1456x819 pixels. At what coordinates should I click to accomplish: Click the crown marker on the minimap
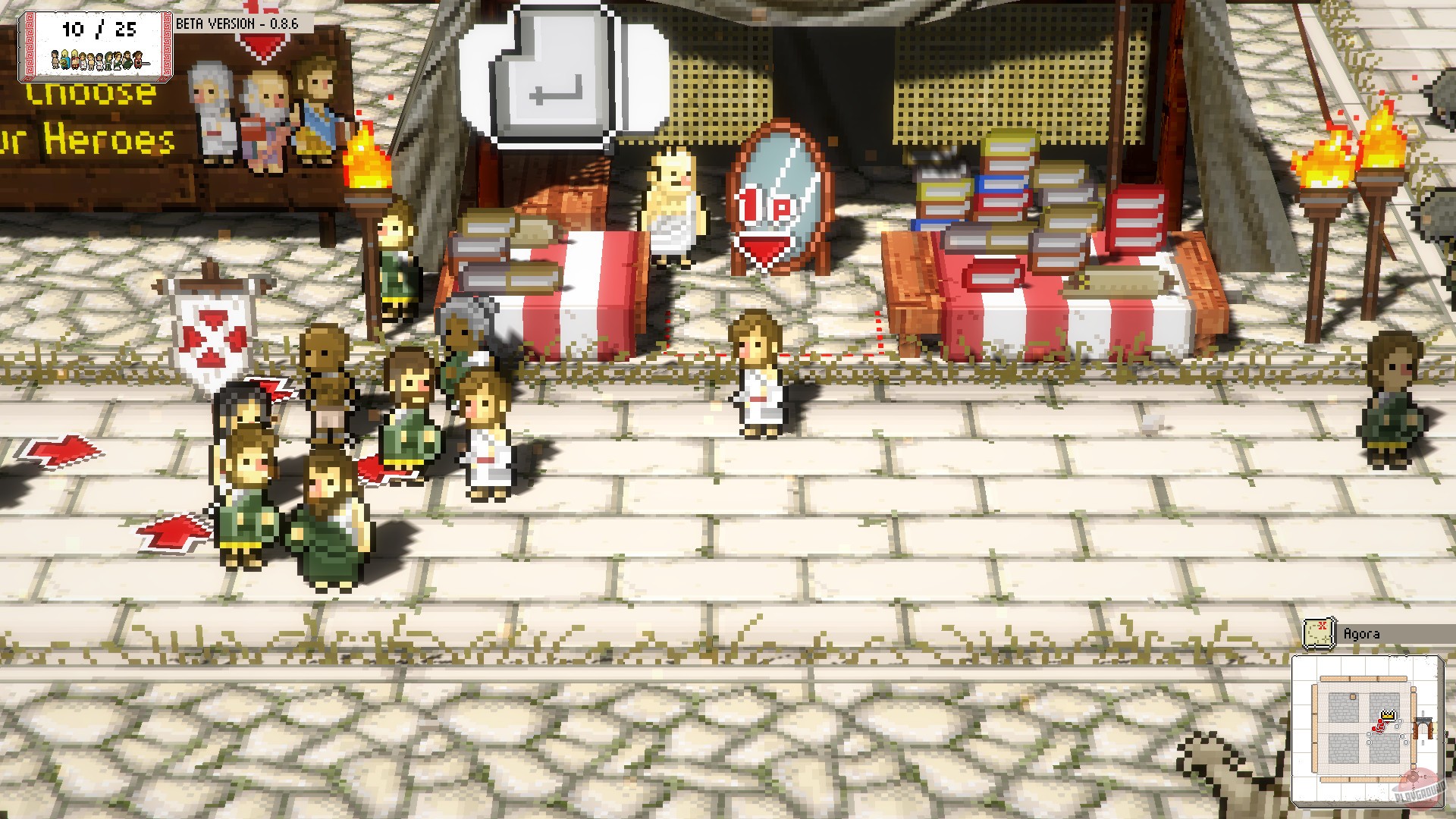coord(1388,714)
